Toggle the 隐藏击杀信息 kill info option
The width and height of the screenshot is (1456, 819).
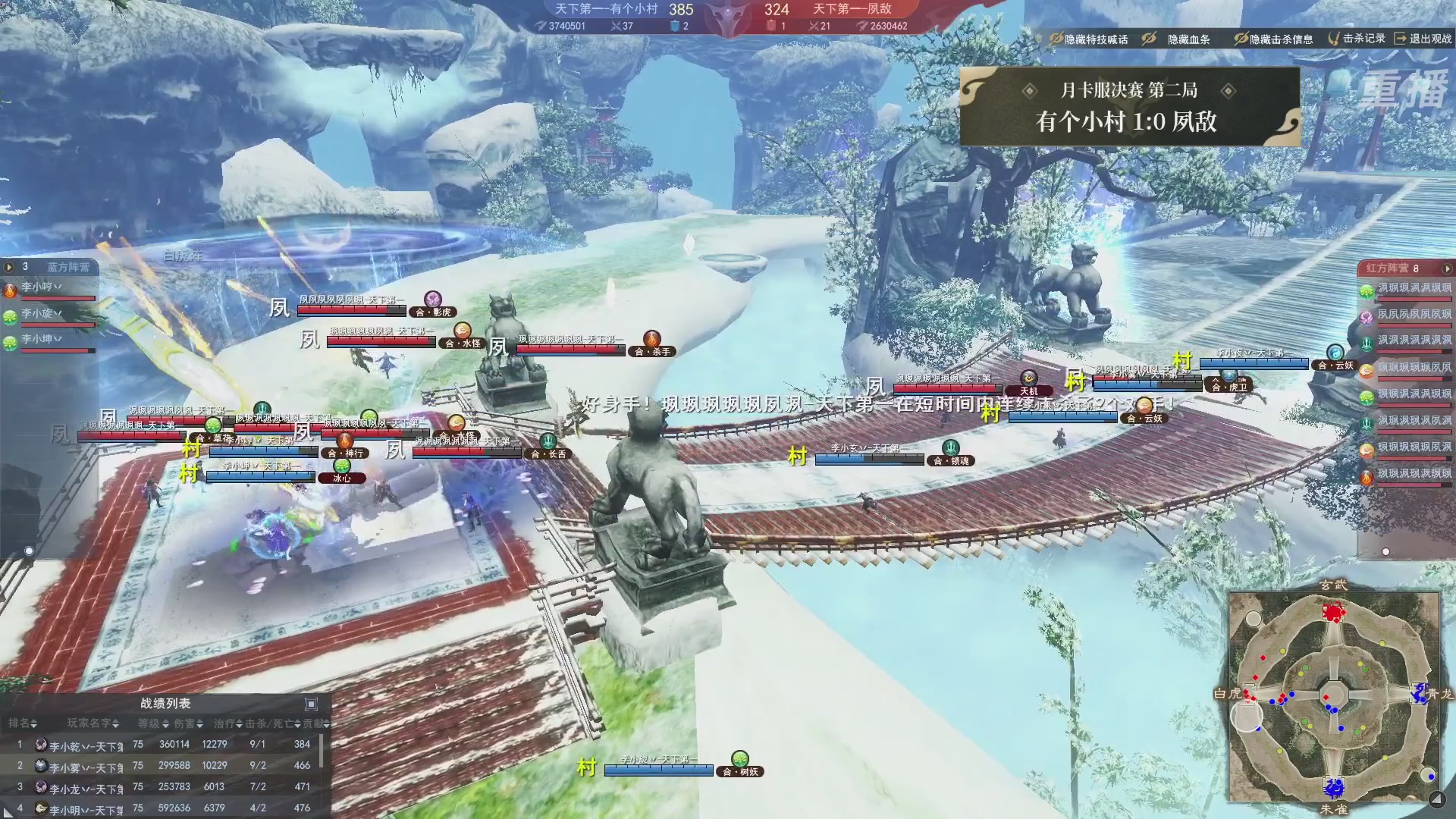coord(1273,39)
